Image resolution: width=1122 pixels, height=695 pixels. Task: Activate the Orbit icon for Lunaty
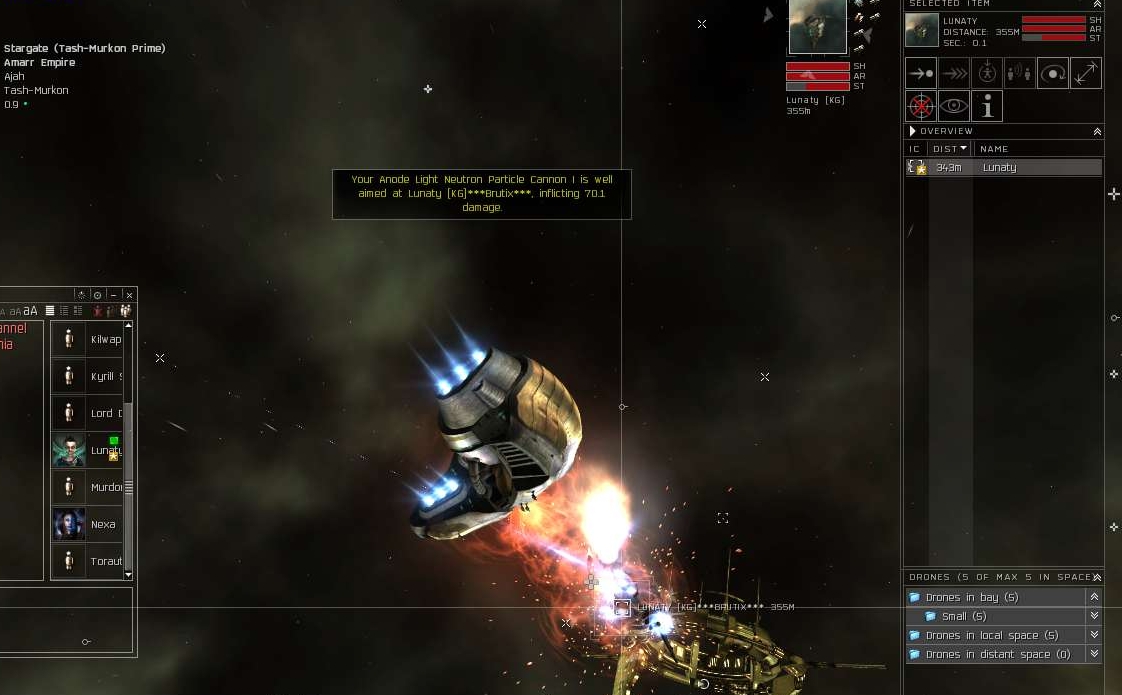point(1053,73)
